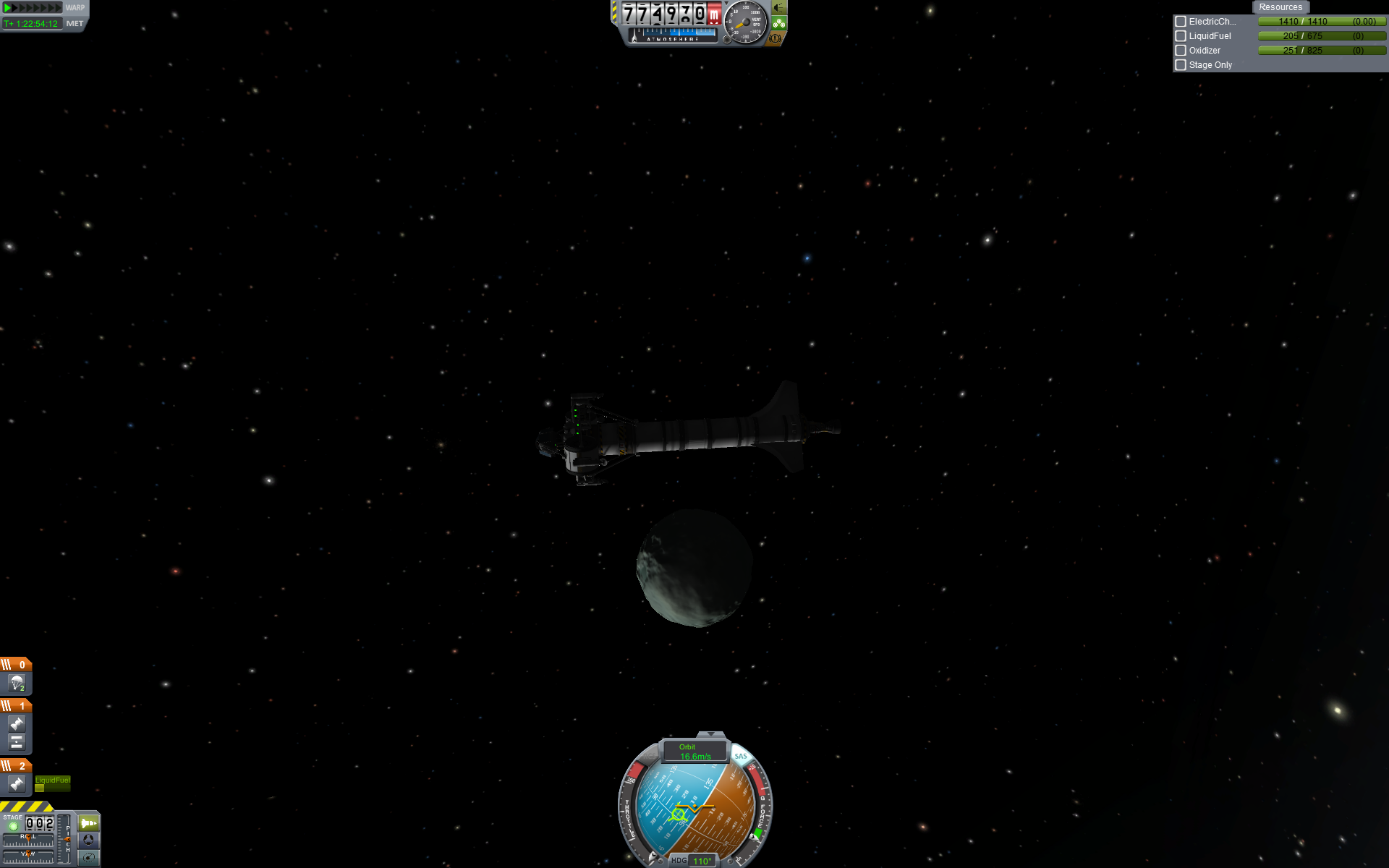Toggle the brakes warning button
1389x868 pixels.
(x=776, y=38)
